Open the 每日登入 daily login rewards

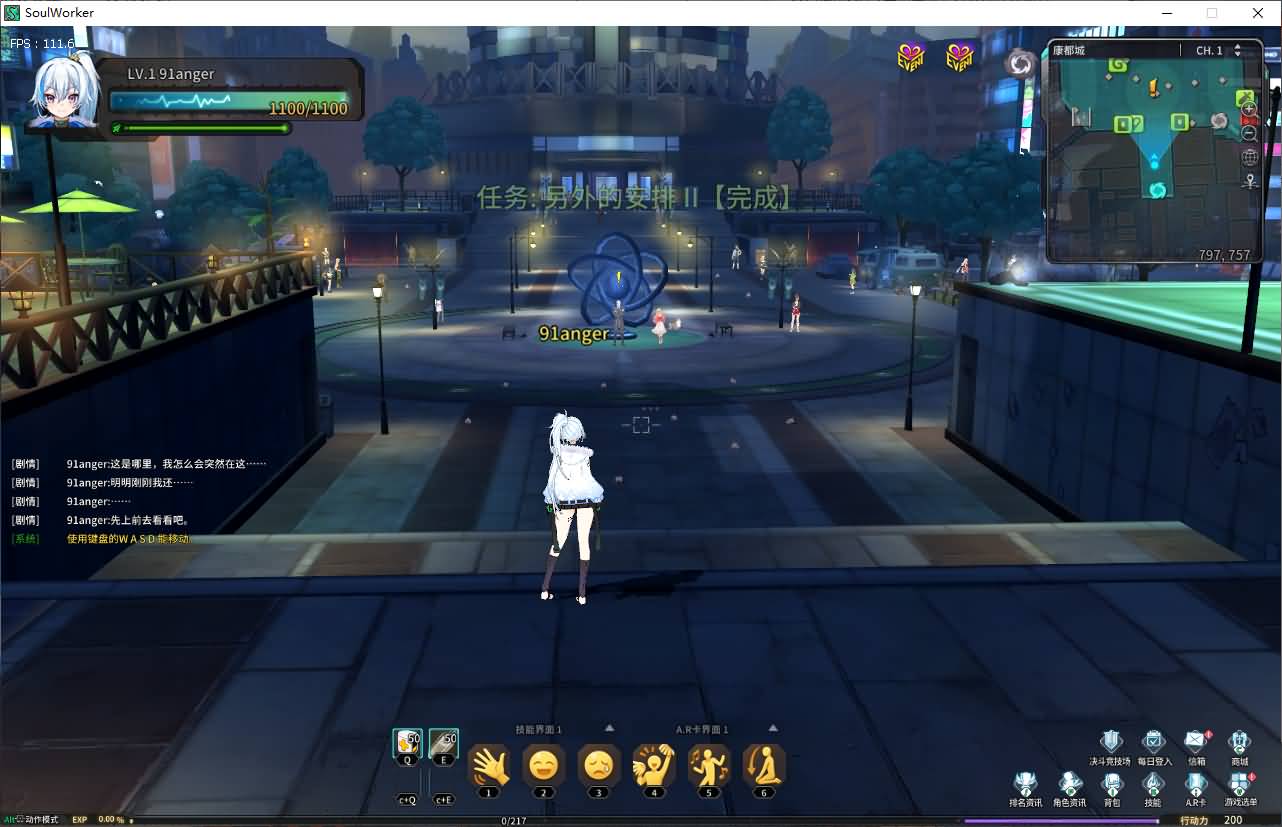tap(1153, 742)
